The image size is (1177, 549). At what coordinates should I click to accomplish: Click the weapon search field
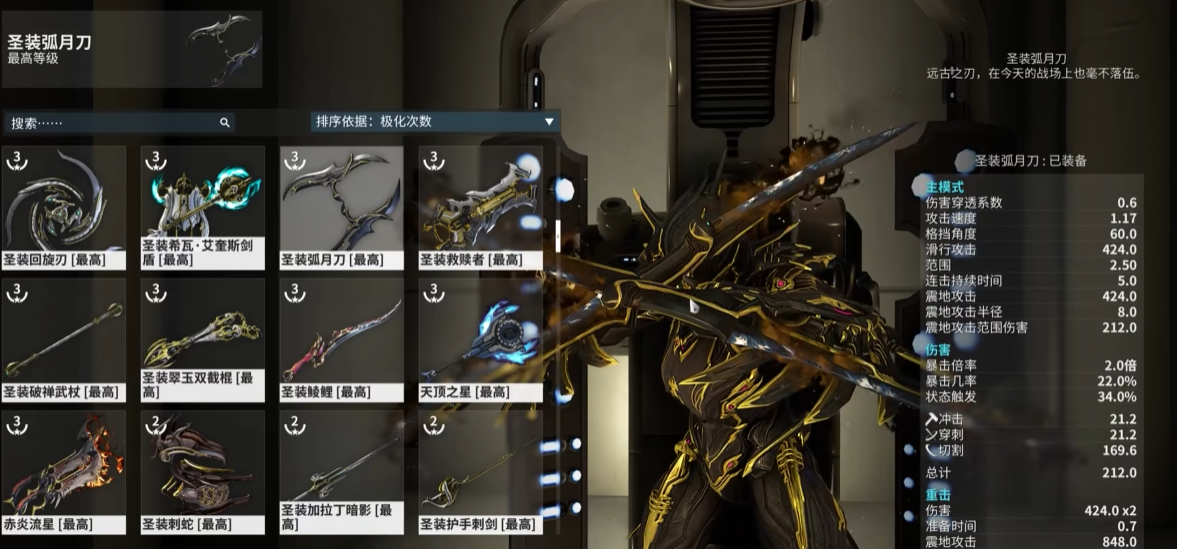click(x=115, y=123)
